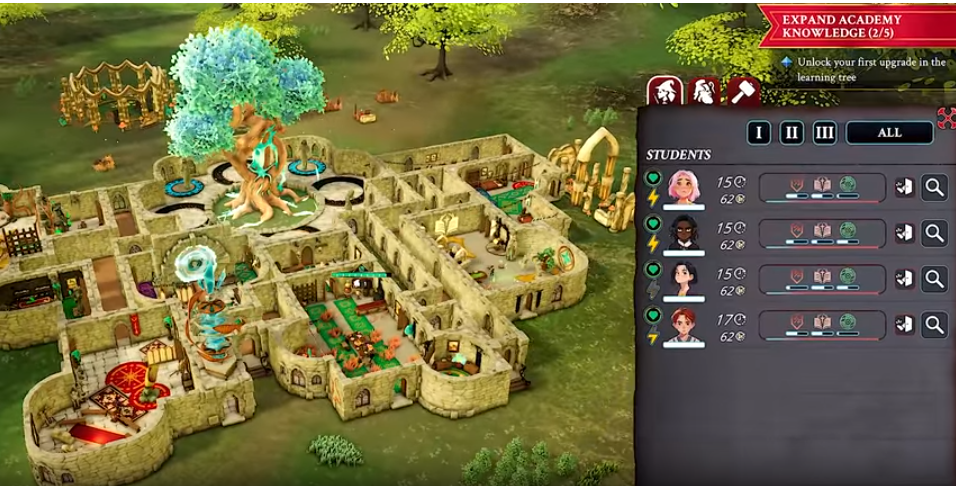Filter students by year I

click(x=758, y=133)
